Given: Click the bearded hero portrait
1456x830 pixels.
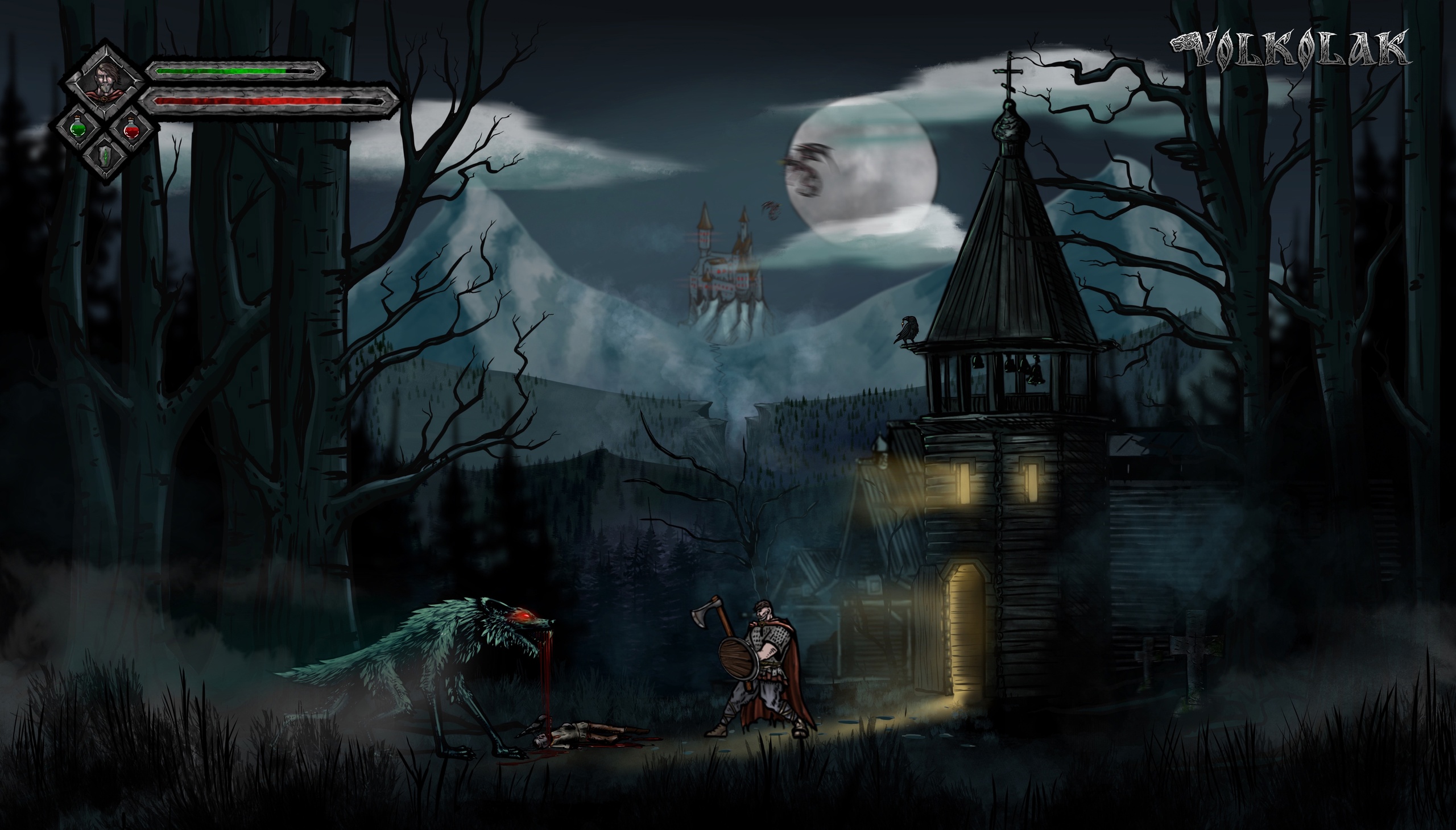Looking at the screenshot, I should [x=104, y=81].
